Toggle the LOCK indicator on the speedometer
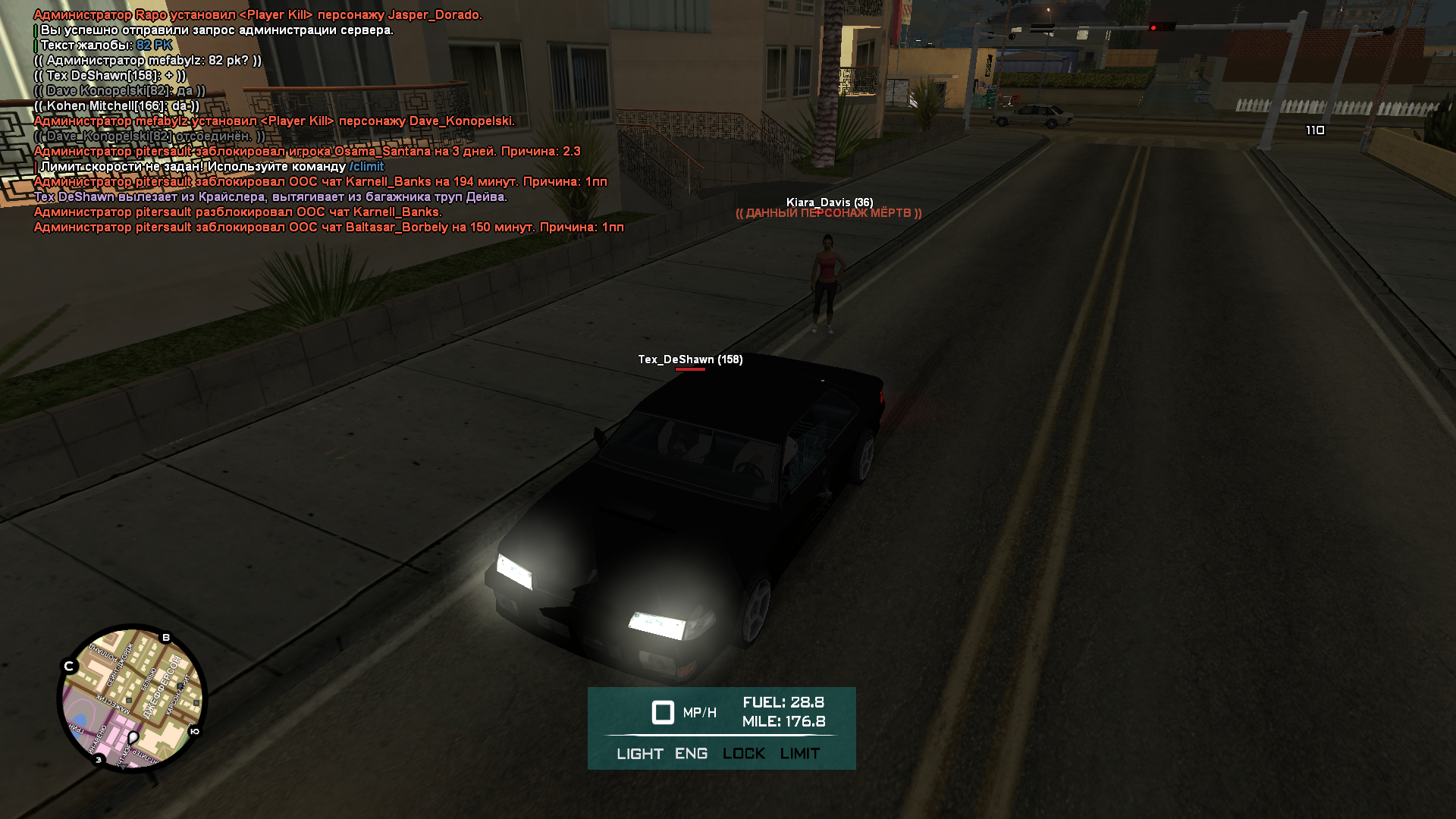The height and width of the screenshot is (819, 1456). 743,754
